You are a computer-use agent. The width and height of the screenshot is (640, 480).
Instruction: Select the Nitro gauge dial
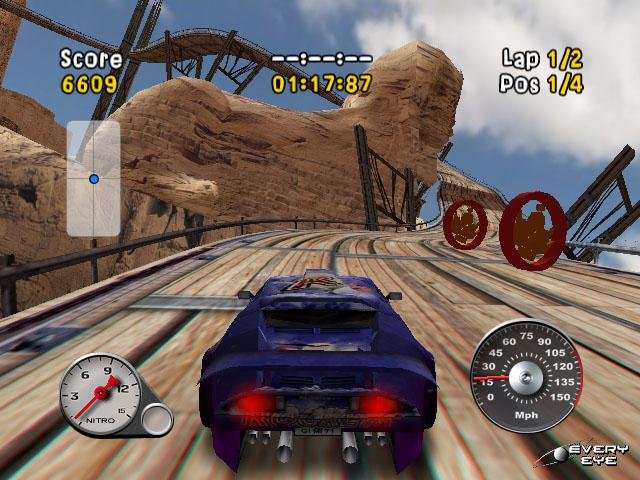click(x=101, y=394)
